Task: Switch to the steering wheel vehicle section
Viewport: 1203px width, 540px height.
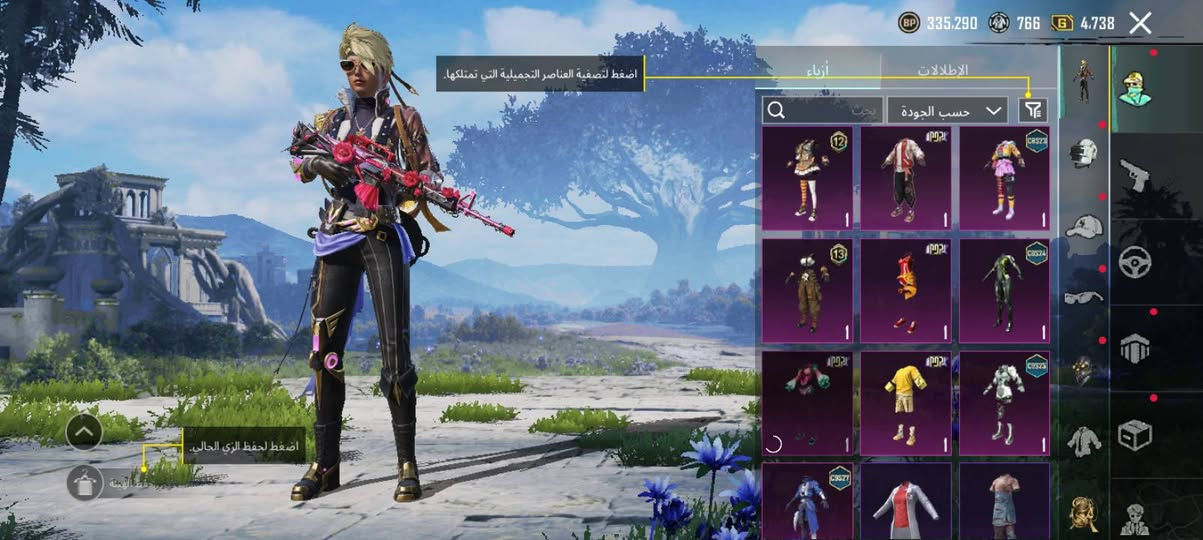Action: [1135, 262]
